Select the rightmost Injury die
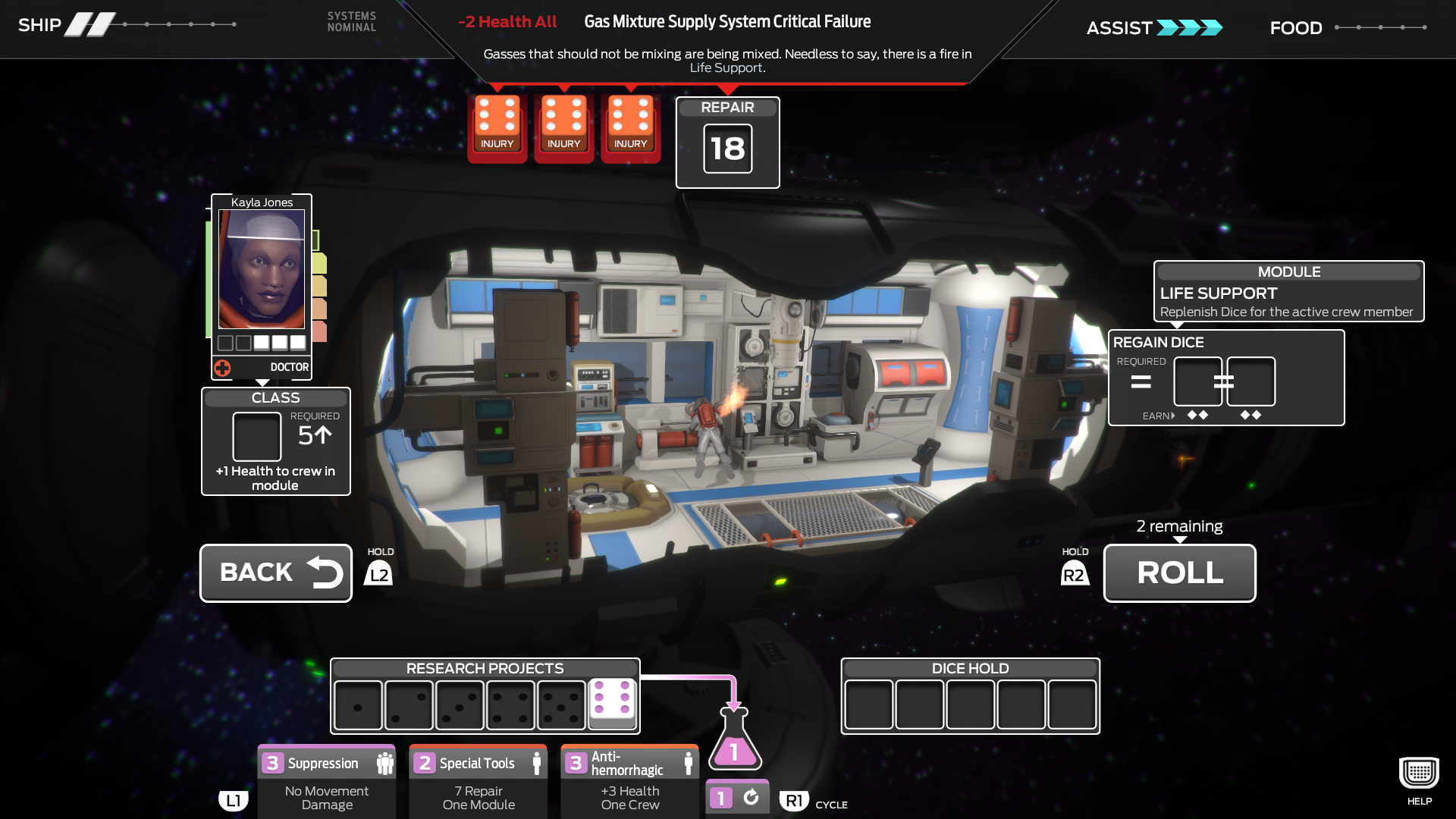The width and height of the screenshot is (1456, 819). [x=630, y=125]
